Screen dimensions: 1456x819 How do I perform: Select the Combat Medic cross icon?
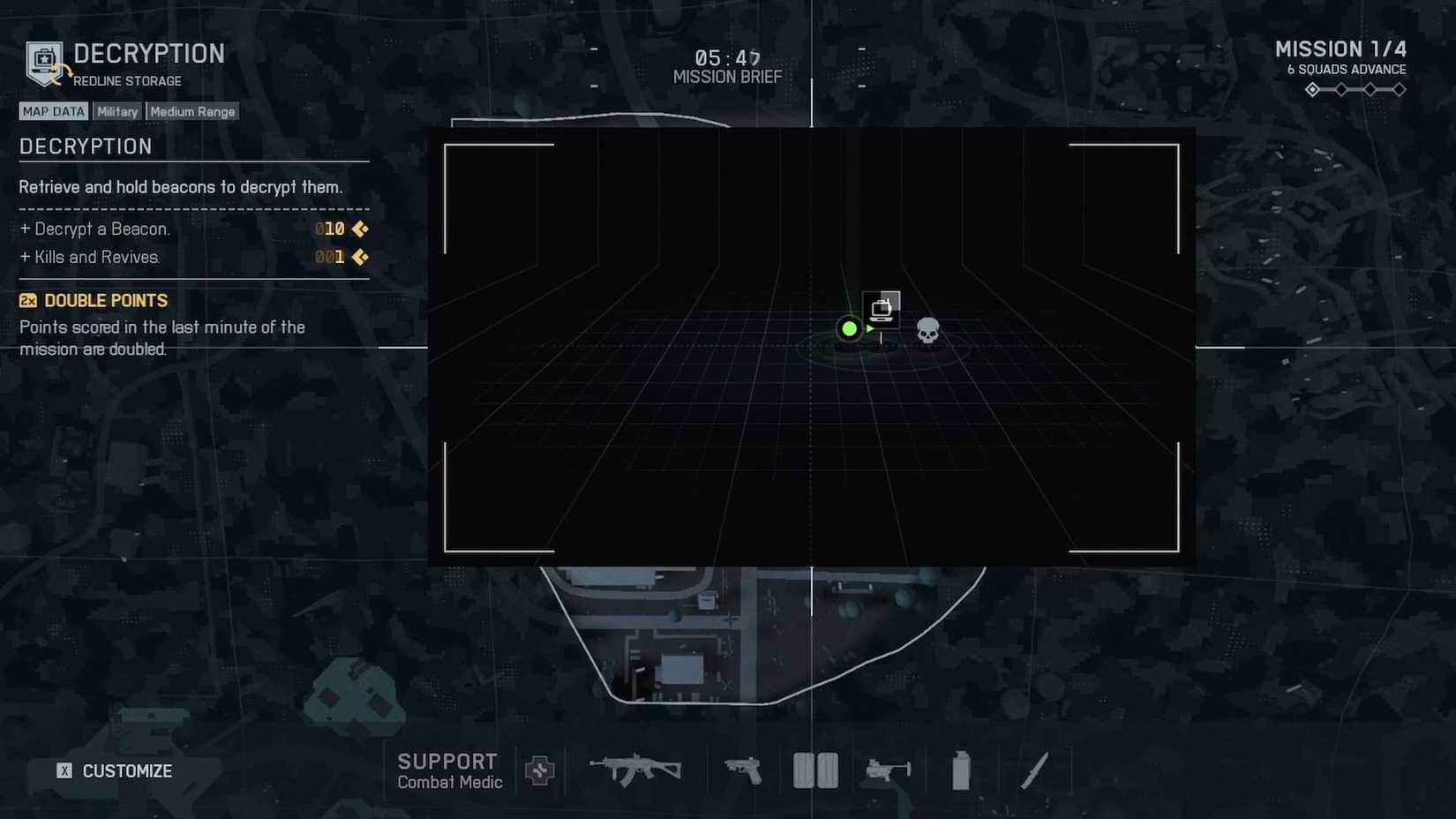[540, 770]
